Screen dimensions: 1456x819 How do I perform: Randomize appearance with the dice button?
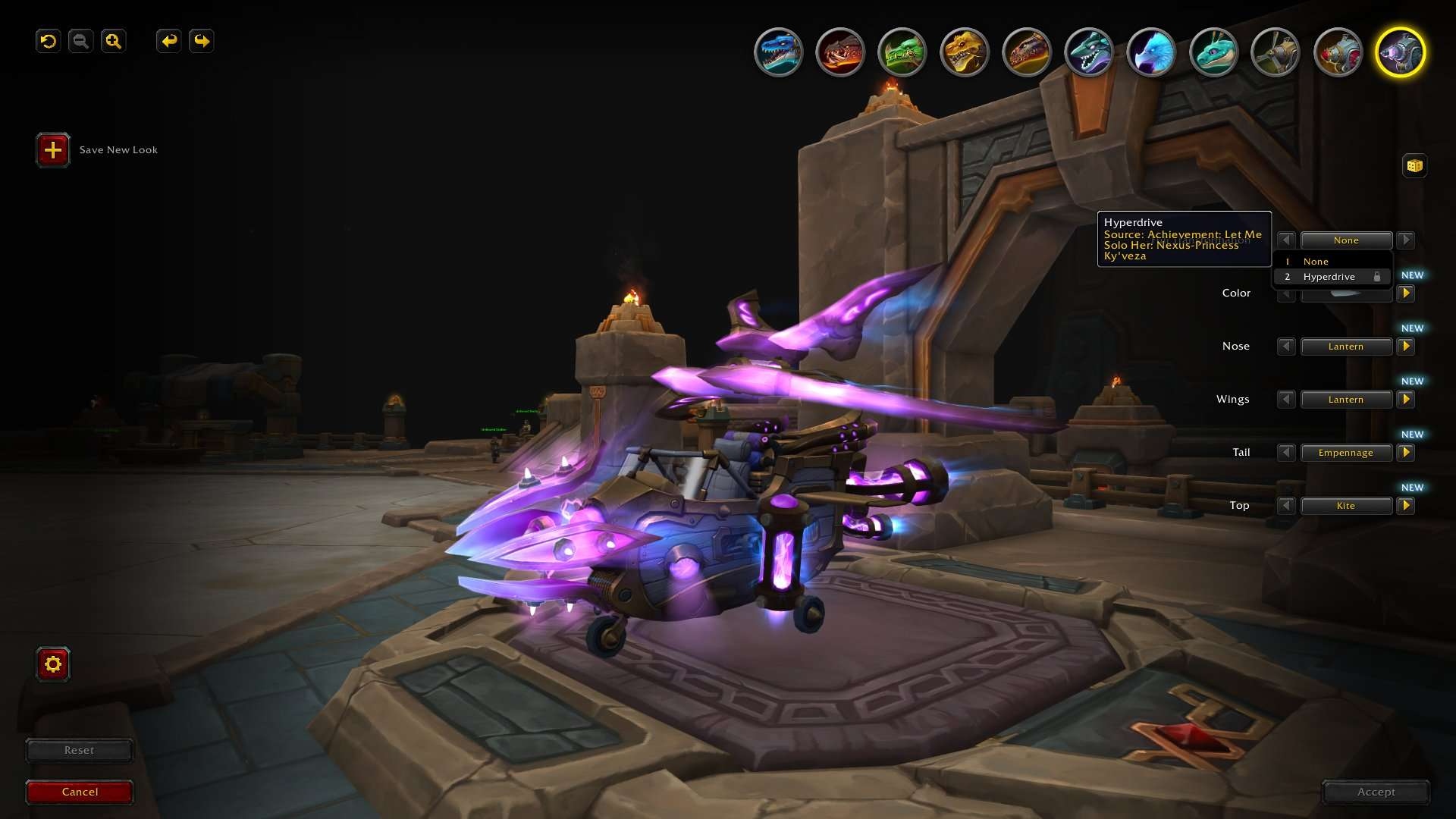[1414, 165]
